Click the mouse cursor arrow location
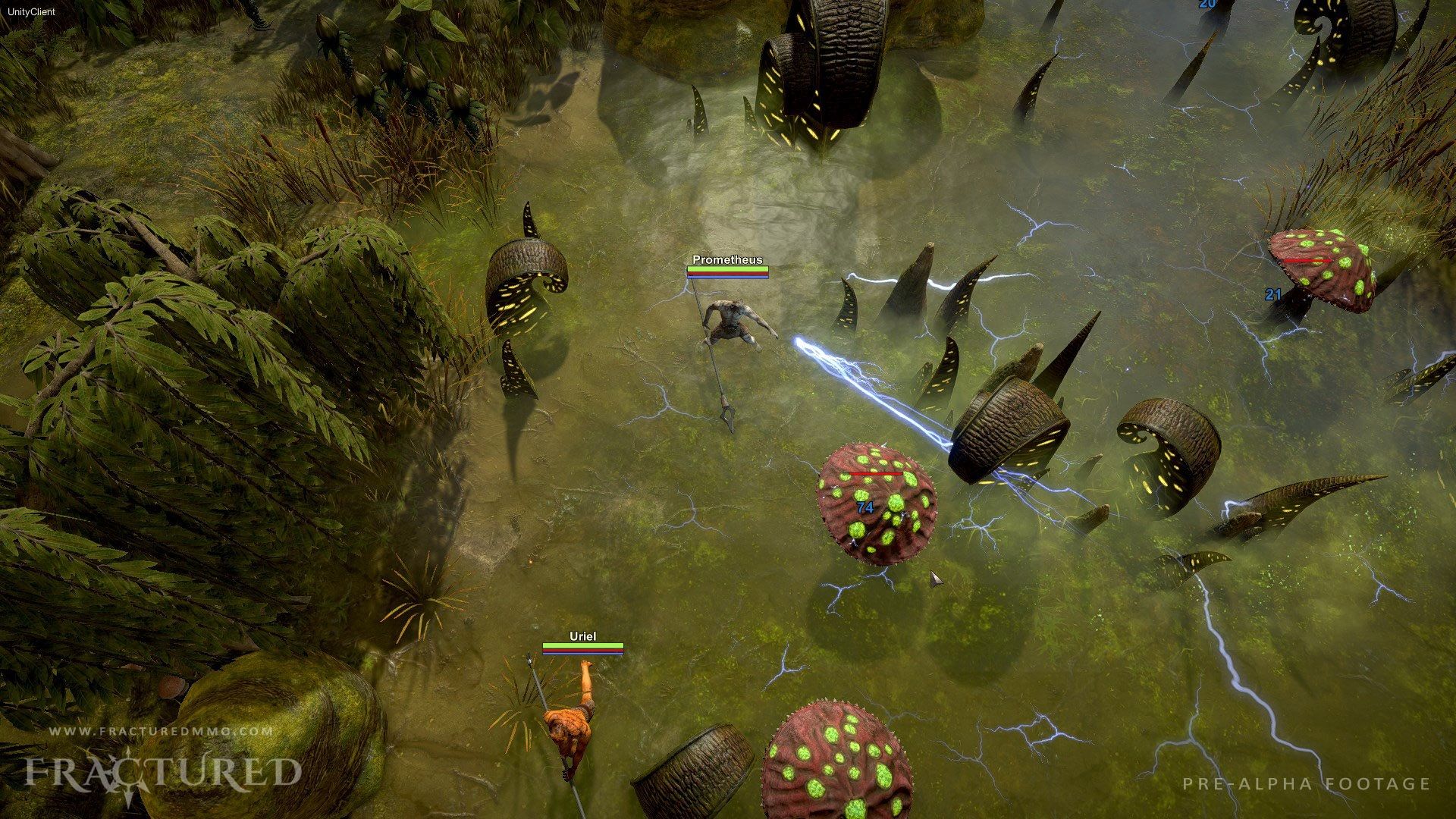Screen dimensions: 1456x819 point(933,578)
